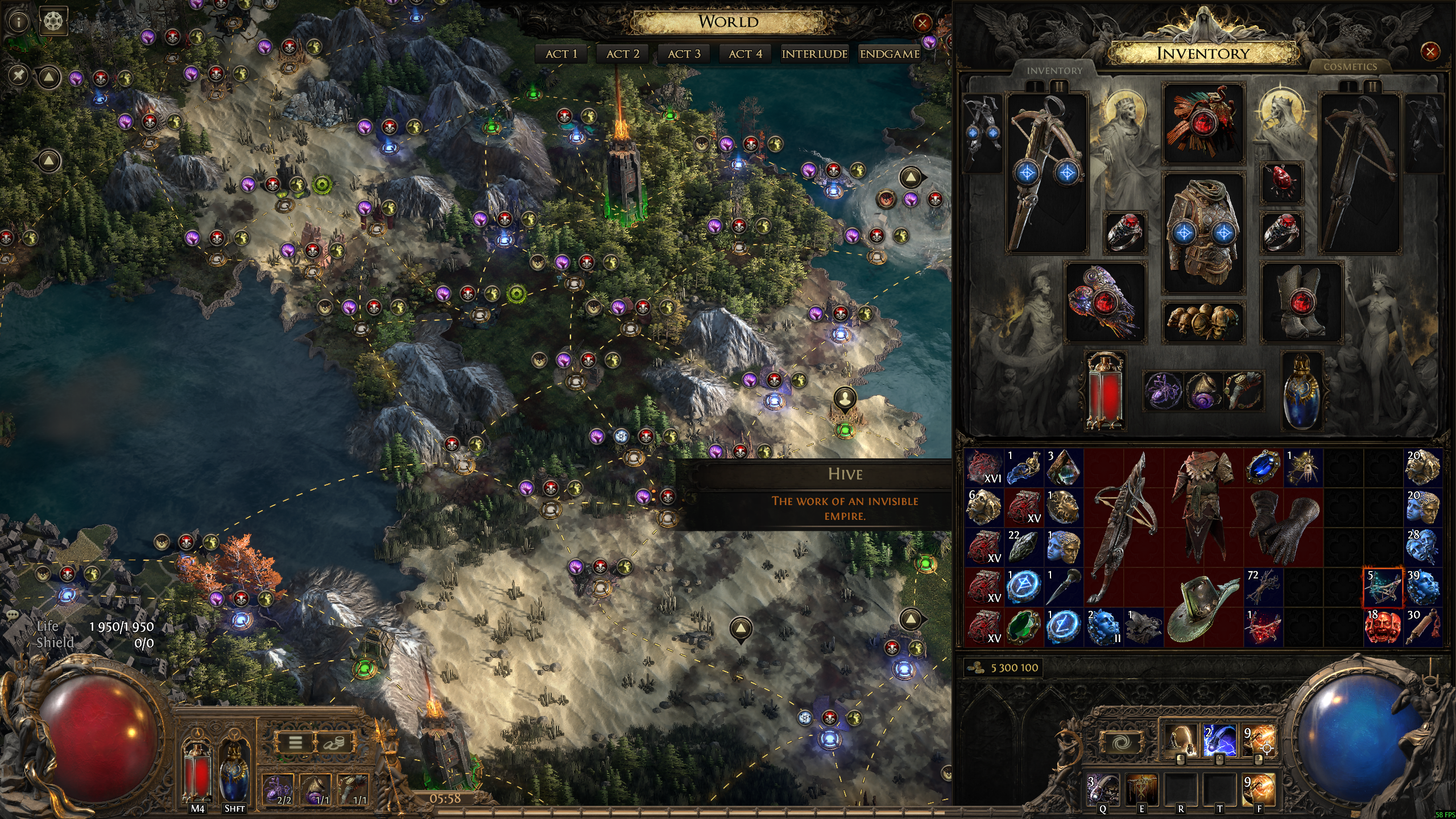
Task: Close the World map panel
Action: (922, 23)
